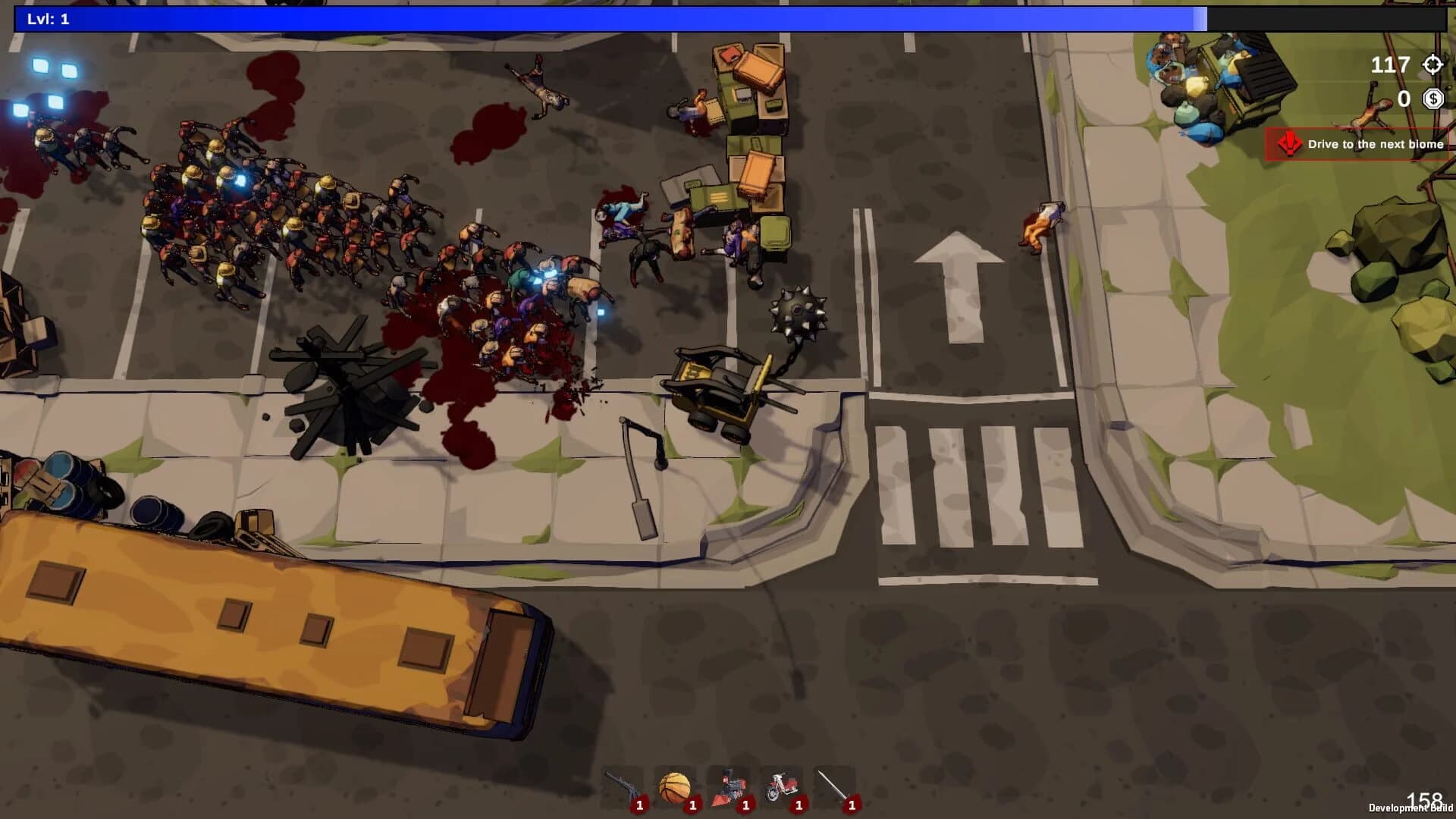The height and width of the screenshot is (819, 1456).
Task: Select the basketball item slot
Action: [x=674, y=783]
